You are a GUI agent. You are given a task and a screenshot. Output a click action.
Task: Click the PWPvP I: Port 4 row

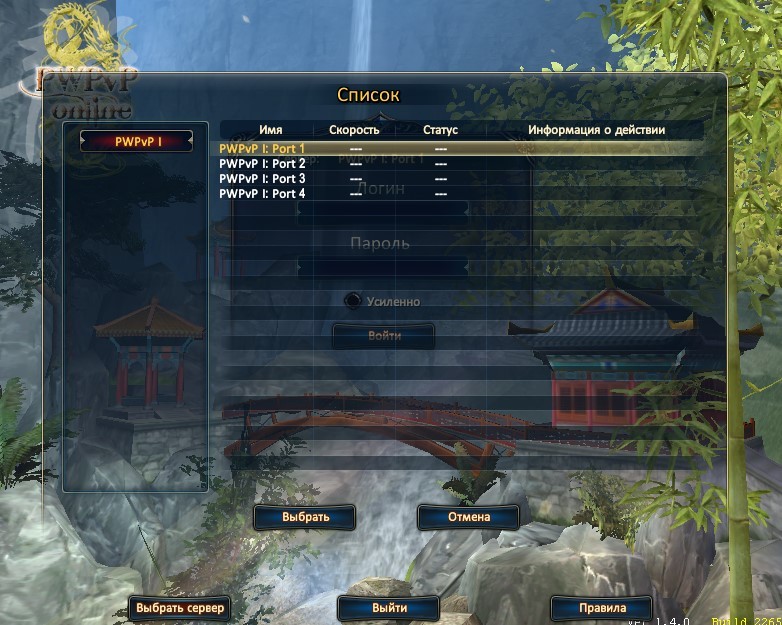(262, 194)
